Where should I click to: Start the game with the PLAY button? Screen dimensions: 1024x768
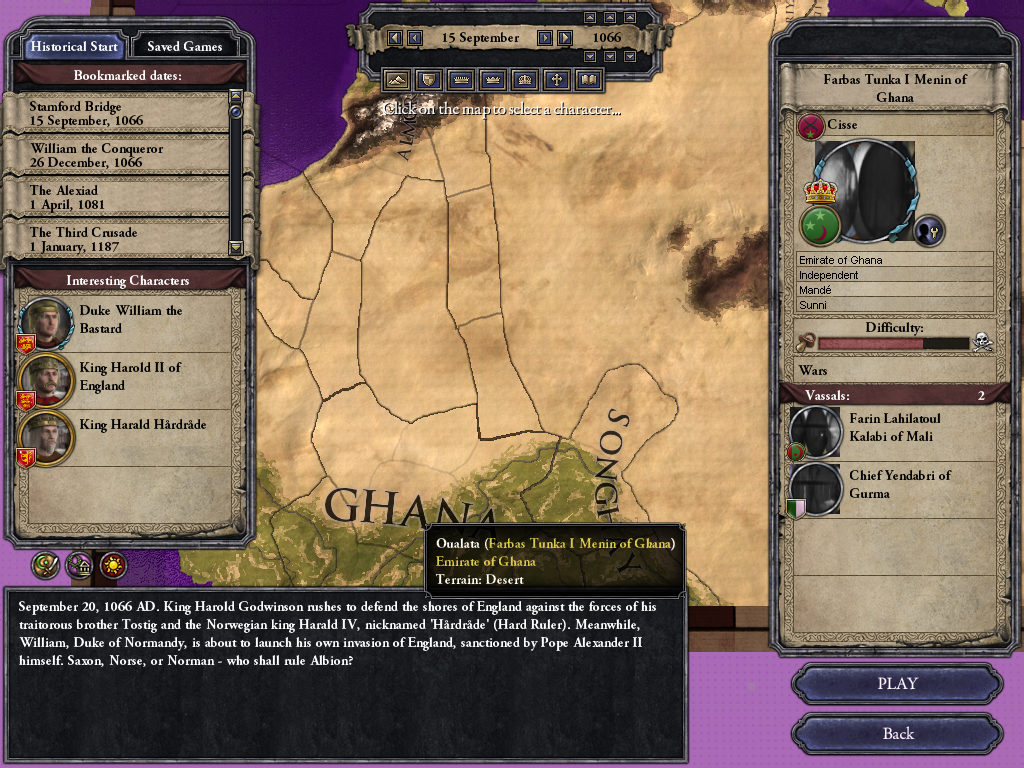(x=897, y=684)
